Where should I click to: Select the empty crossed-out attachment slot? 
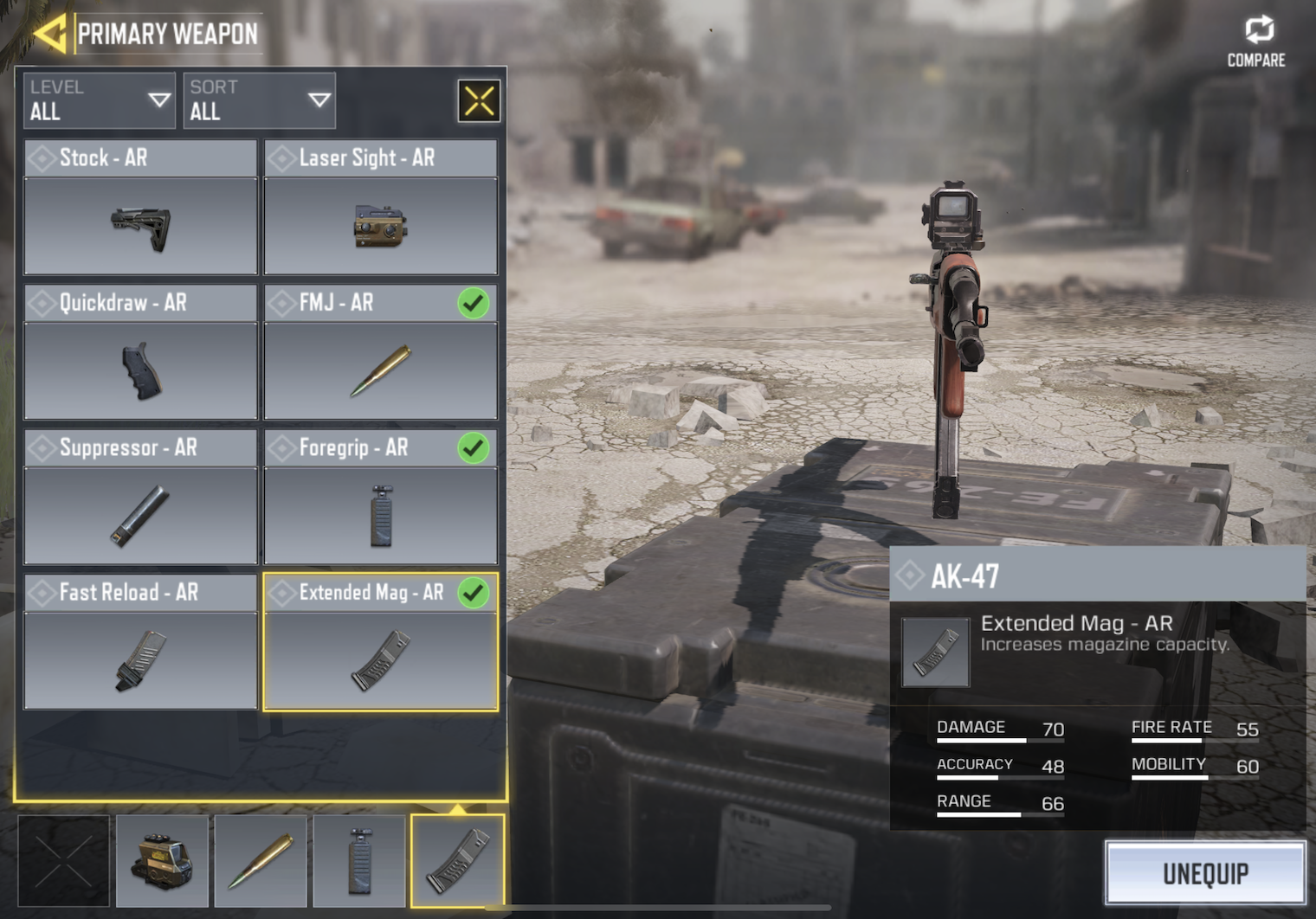64,861
